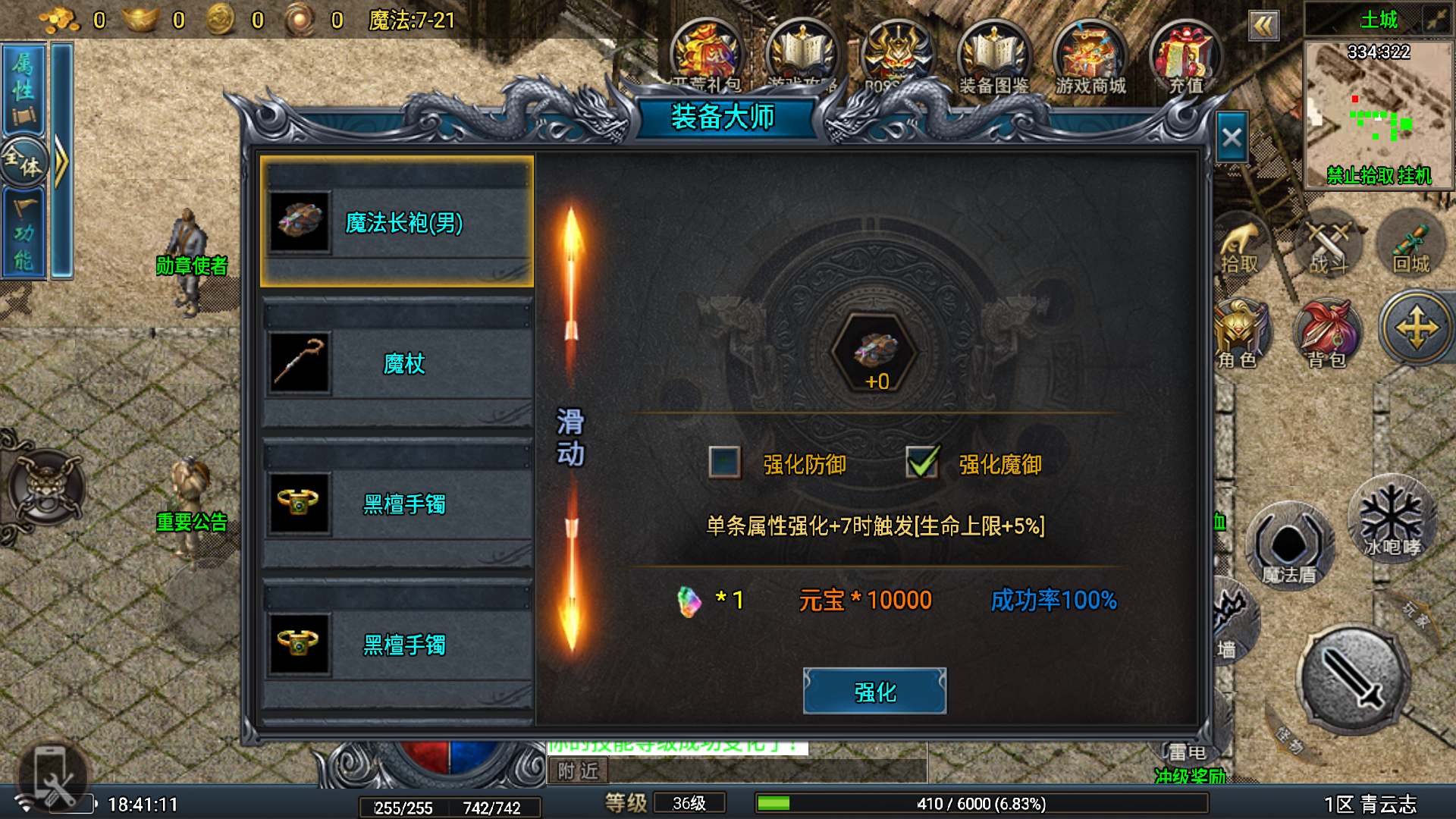Screen dimensions: 1456x819
Task: Open the 附近 nearby chat channel
Action: point(578,770)
